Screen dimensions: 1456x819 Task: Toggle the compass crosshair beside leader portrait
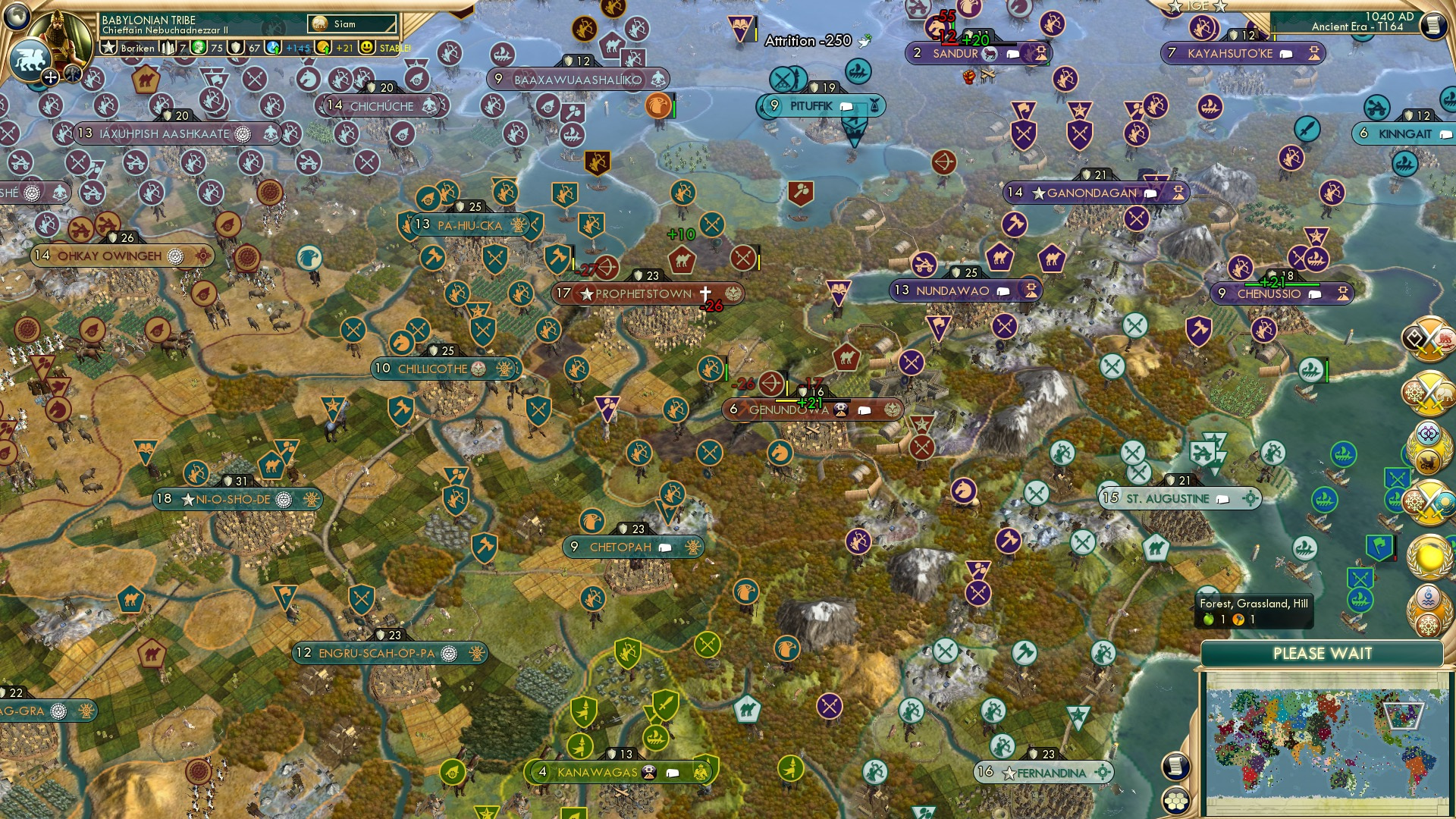coord(50,76)
